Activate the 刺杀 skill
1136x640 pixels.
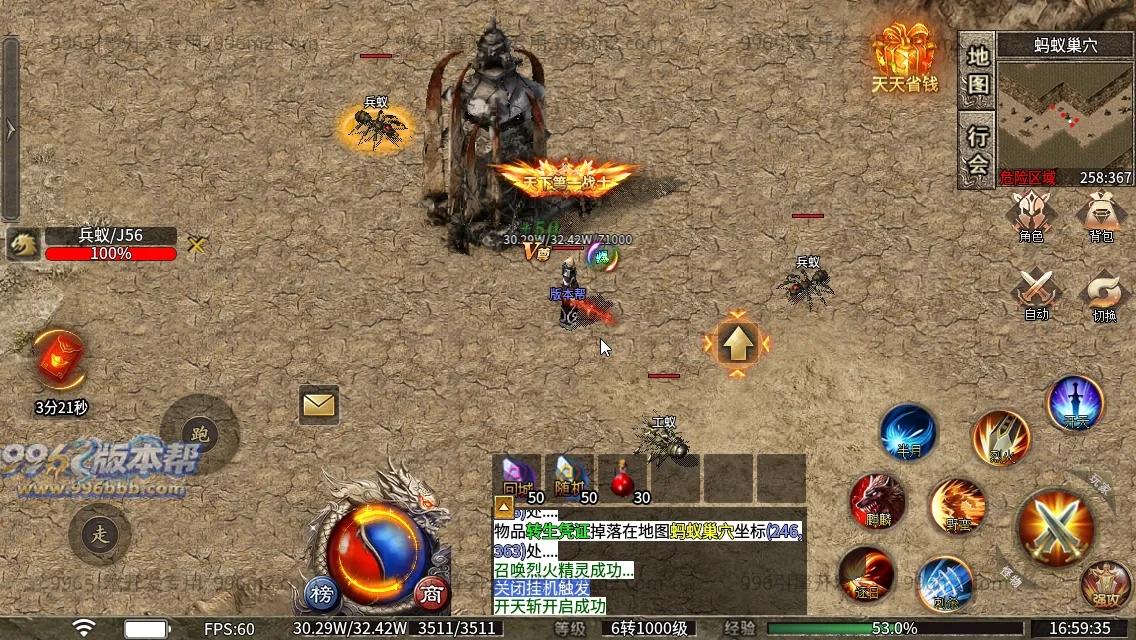coord(943,584)
